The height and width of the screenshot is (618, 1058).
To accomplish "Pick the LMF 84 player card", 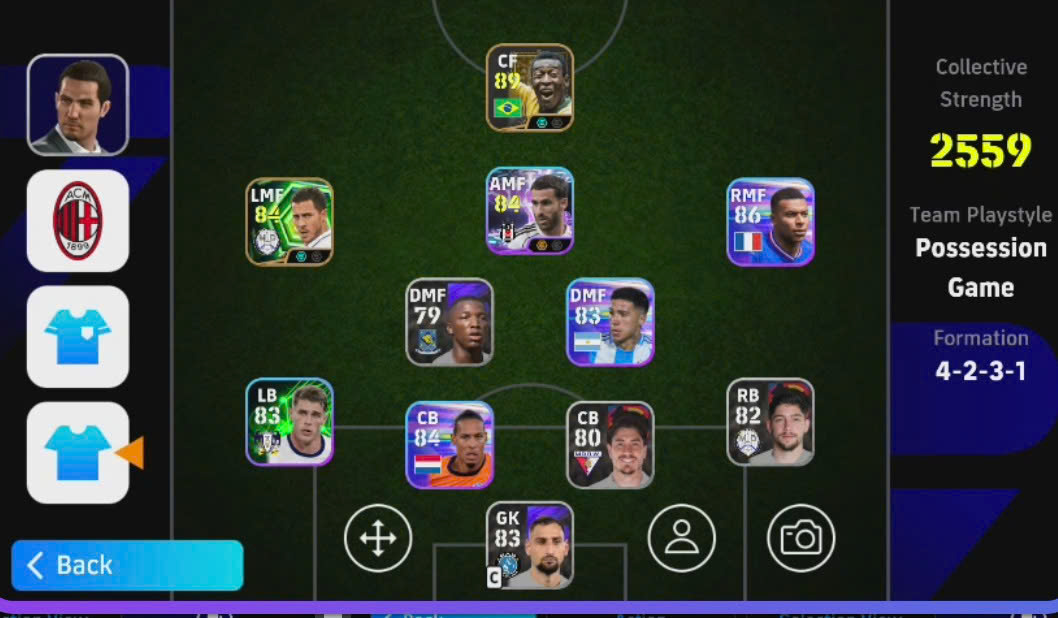I will click(290, 221).
